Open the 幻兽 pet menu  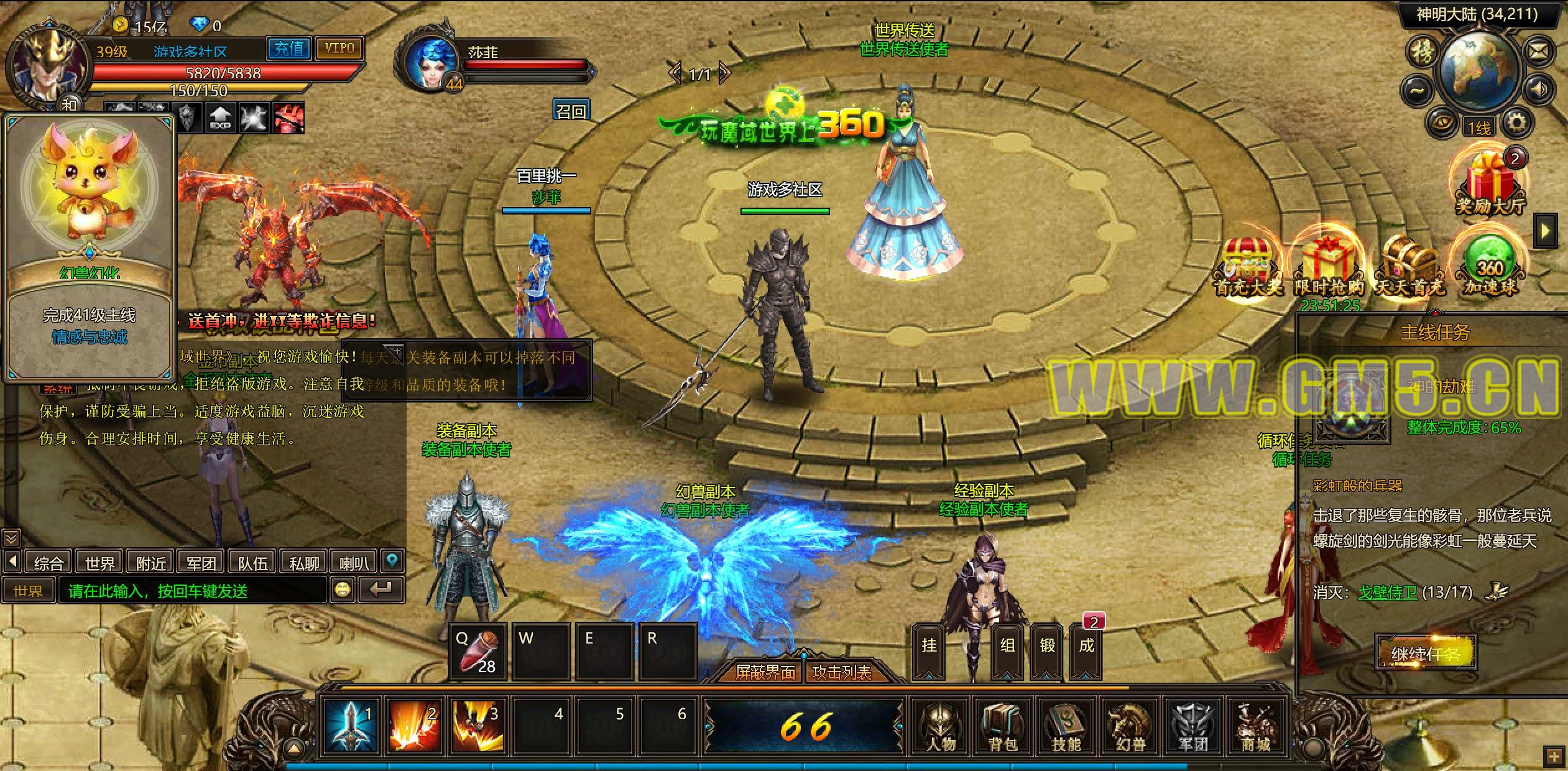(x=1130, y=726)
